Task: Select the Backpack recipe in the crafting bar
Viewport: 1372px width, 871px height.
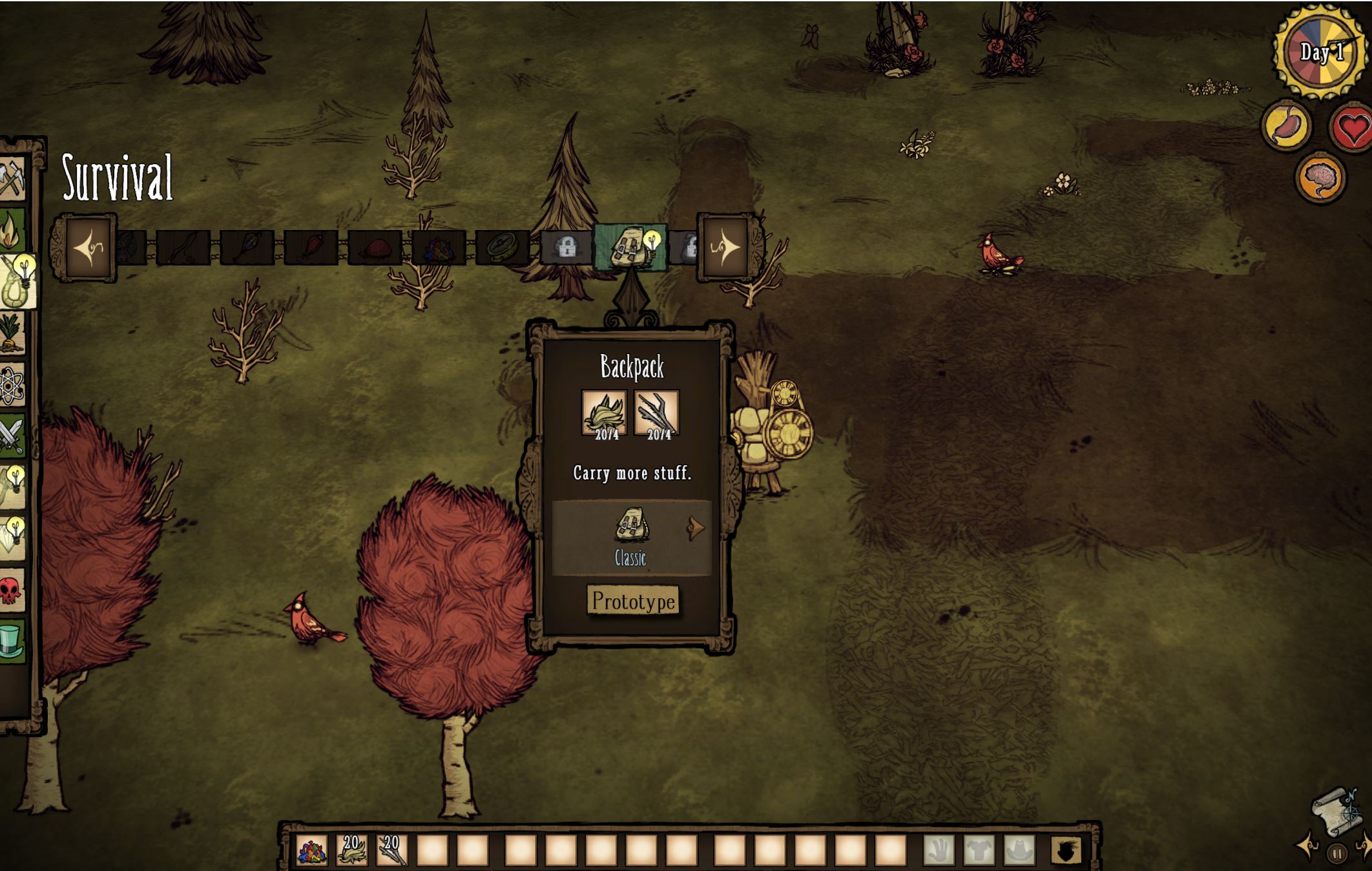Action: [630, 247]
